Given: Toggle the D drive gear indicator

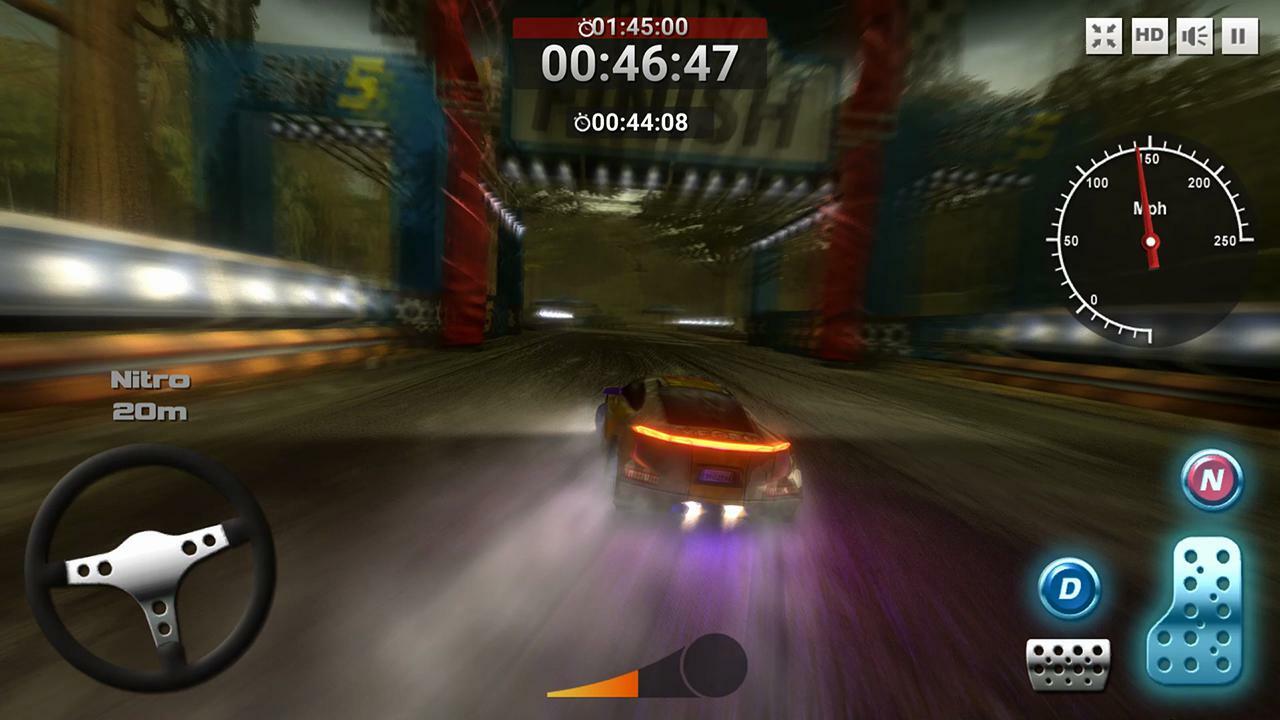Looking at the screenshot, I should 1070,589.
